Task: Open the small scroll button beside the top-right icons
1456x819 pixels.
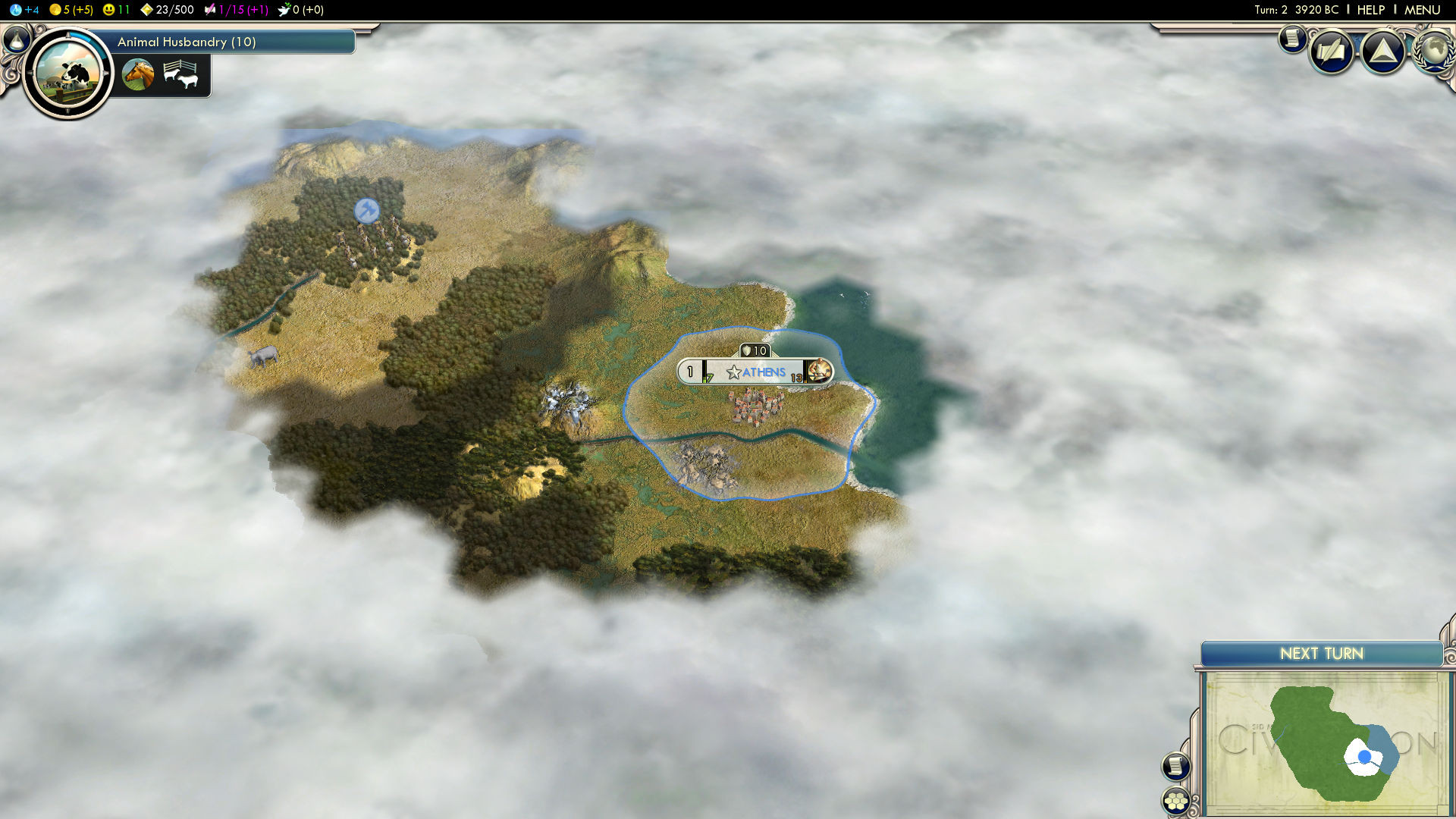Action: pyautogui.click(x=1292, y=38)
